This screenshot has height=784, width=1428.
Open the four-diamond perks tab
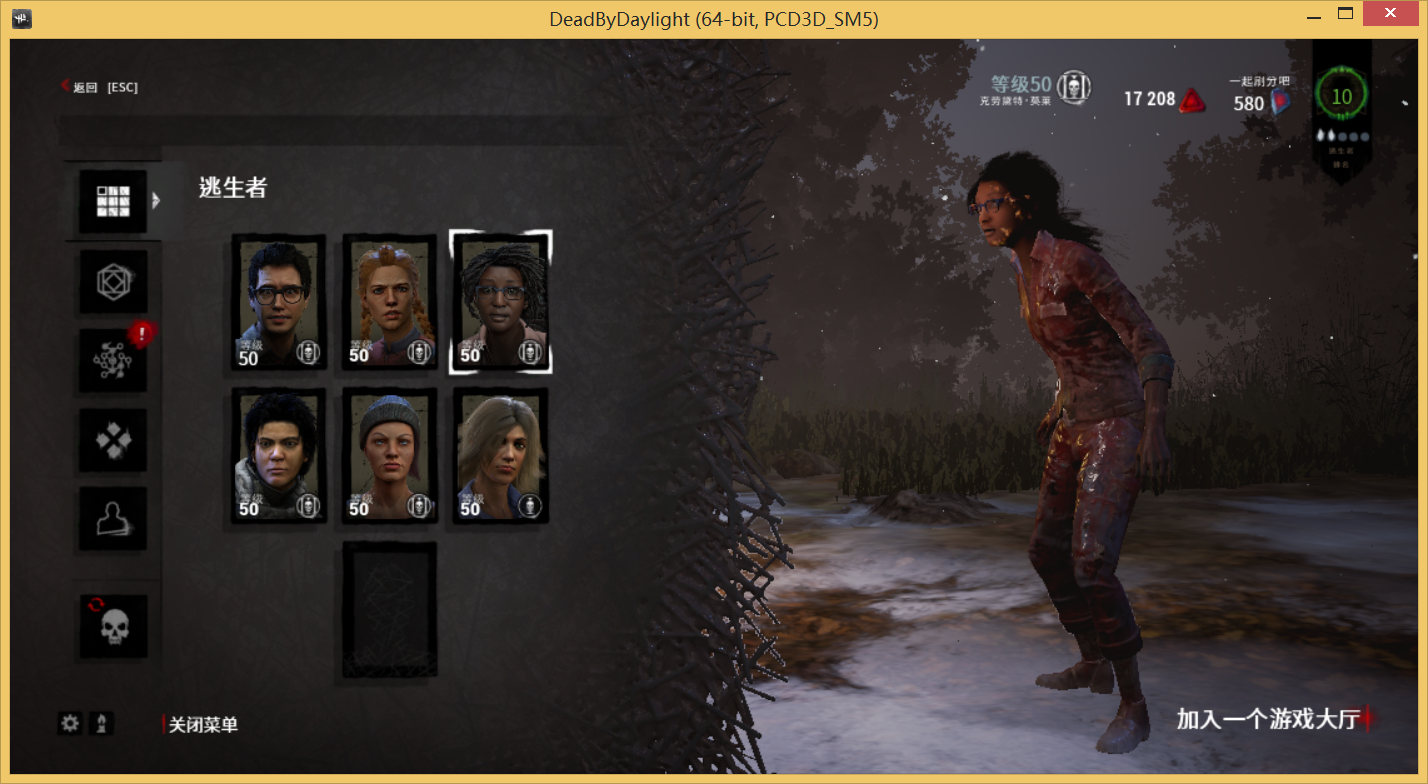(113, 440)
